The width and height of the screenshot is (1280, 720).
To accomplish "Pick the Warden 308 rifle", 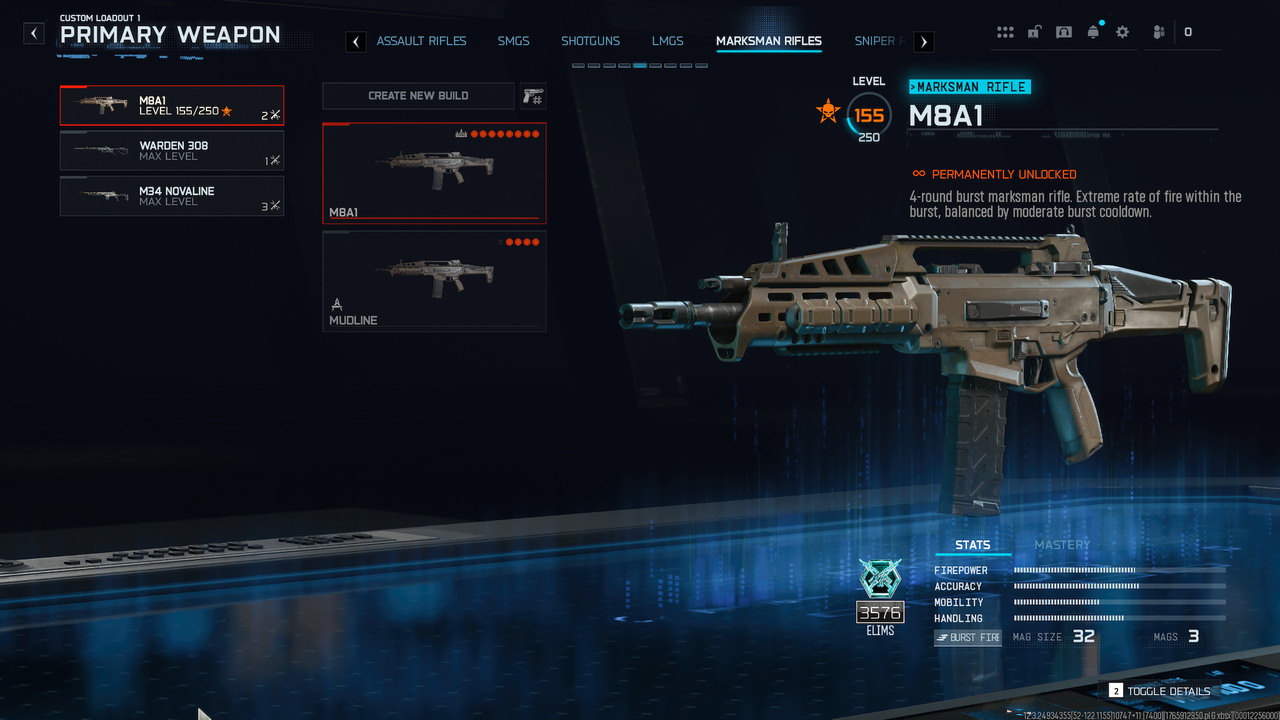I will click(171, 151).
